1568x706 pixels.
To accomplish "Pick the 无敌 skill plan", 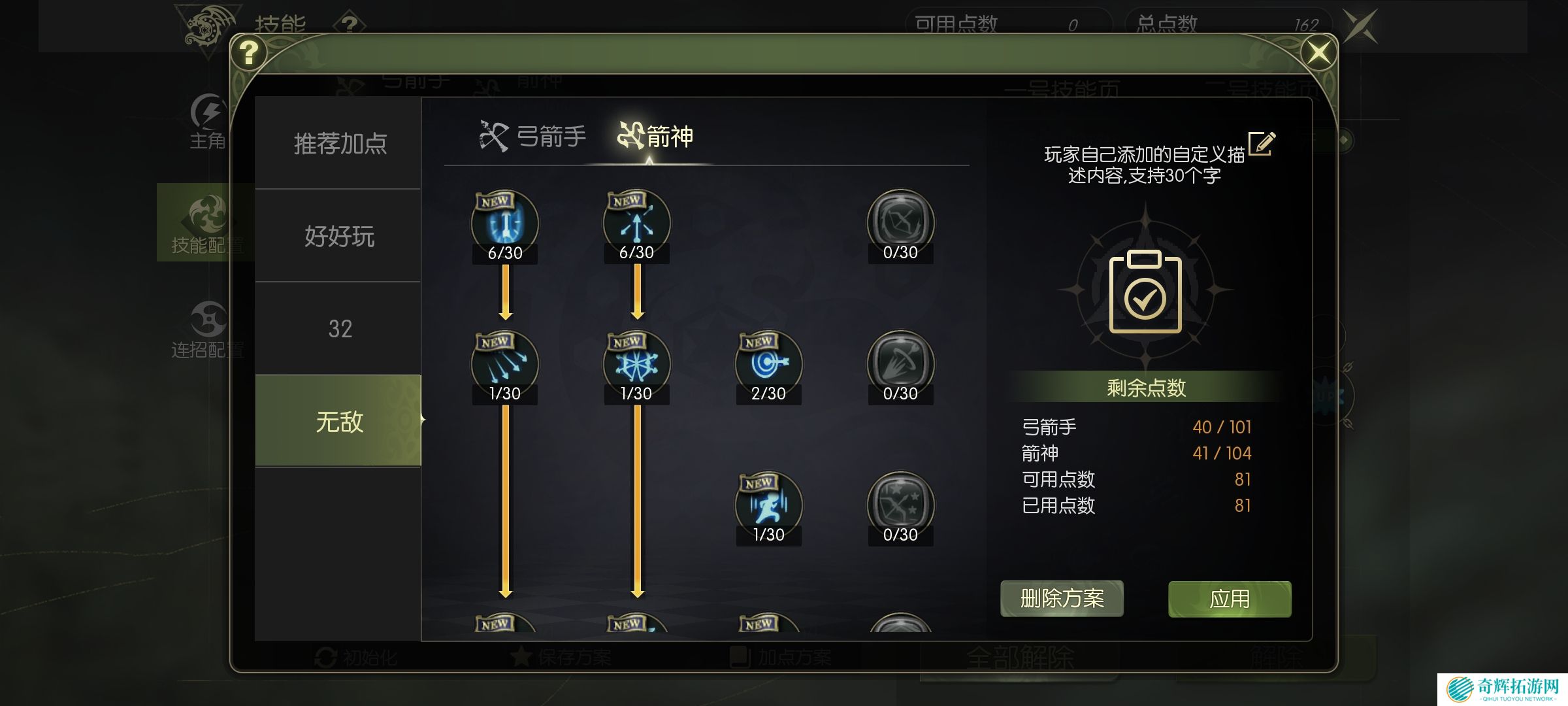I will 339,421.
